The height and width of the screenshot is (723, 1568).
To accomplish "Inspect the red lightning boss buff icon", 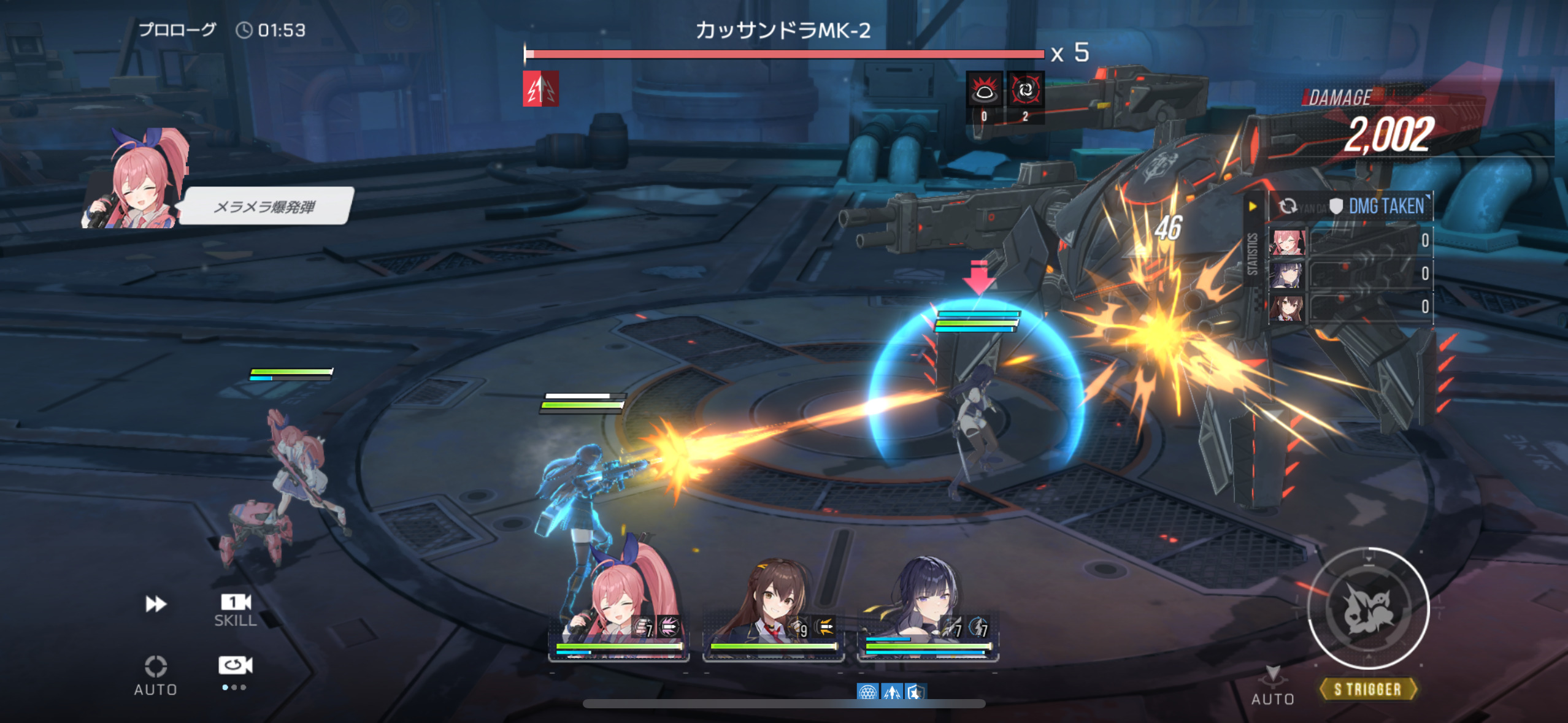I will tap(540, 90).
